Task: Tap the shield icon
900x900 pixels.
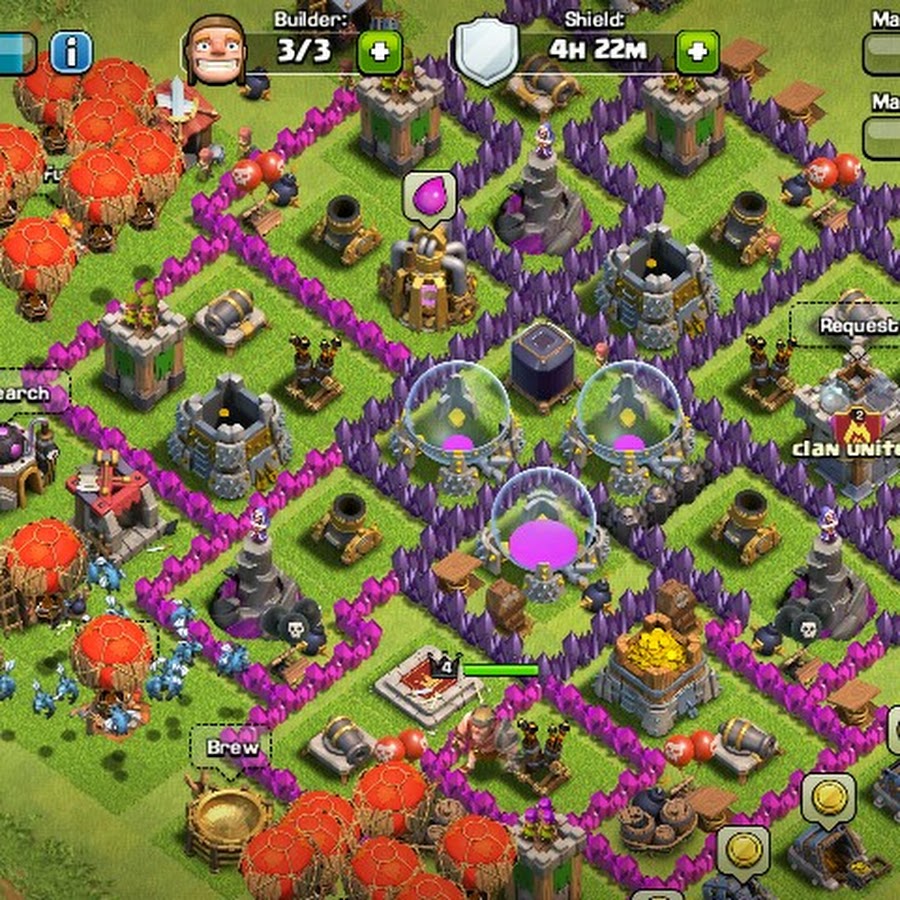Action: [x=487, y=50]
